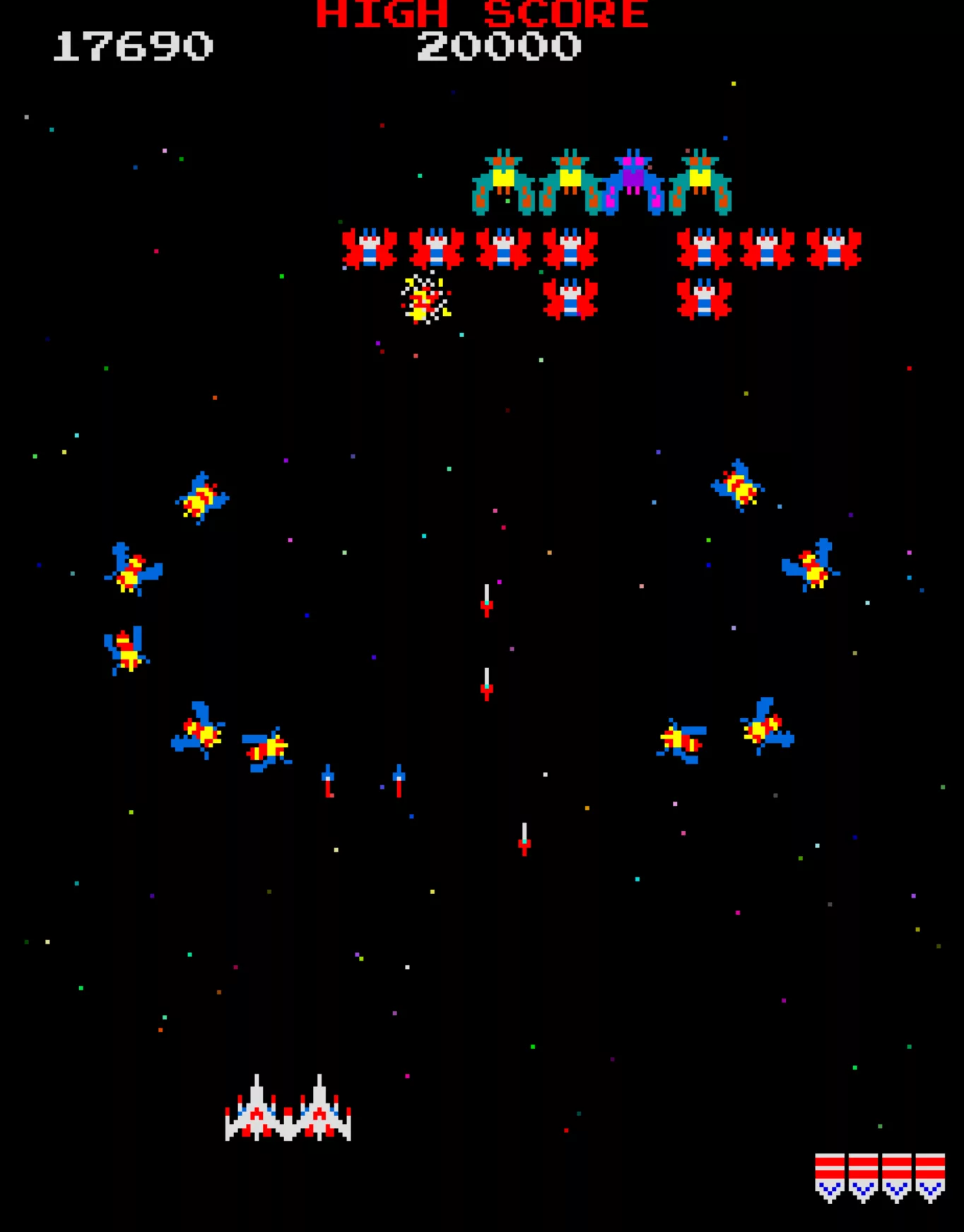Select the player's triple fighter formation
The width and height of the screenshot is (964, 1232).
(288, 1120)
